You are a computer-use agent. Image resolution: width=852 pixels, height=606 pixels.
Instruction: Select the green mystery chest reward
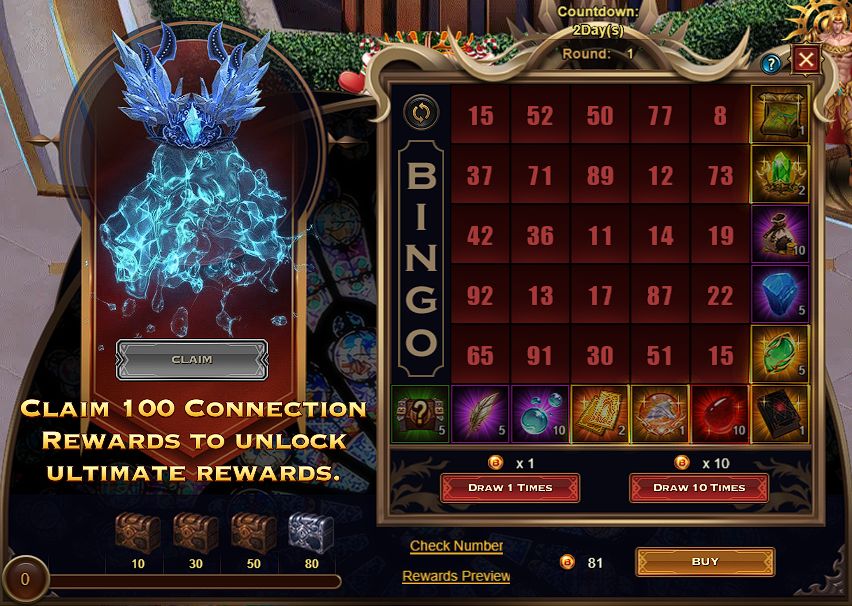click(x=420, y=414)
